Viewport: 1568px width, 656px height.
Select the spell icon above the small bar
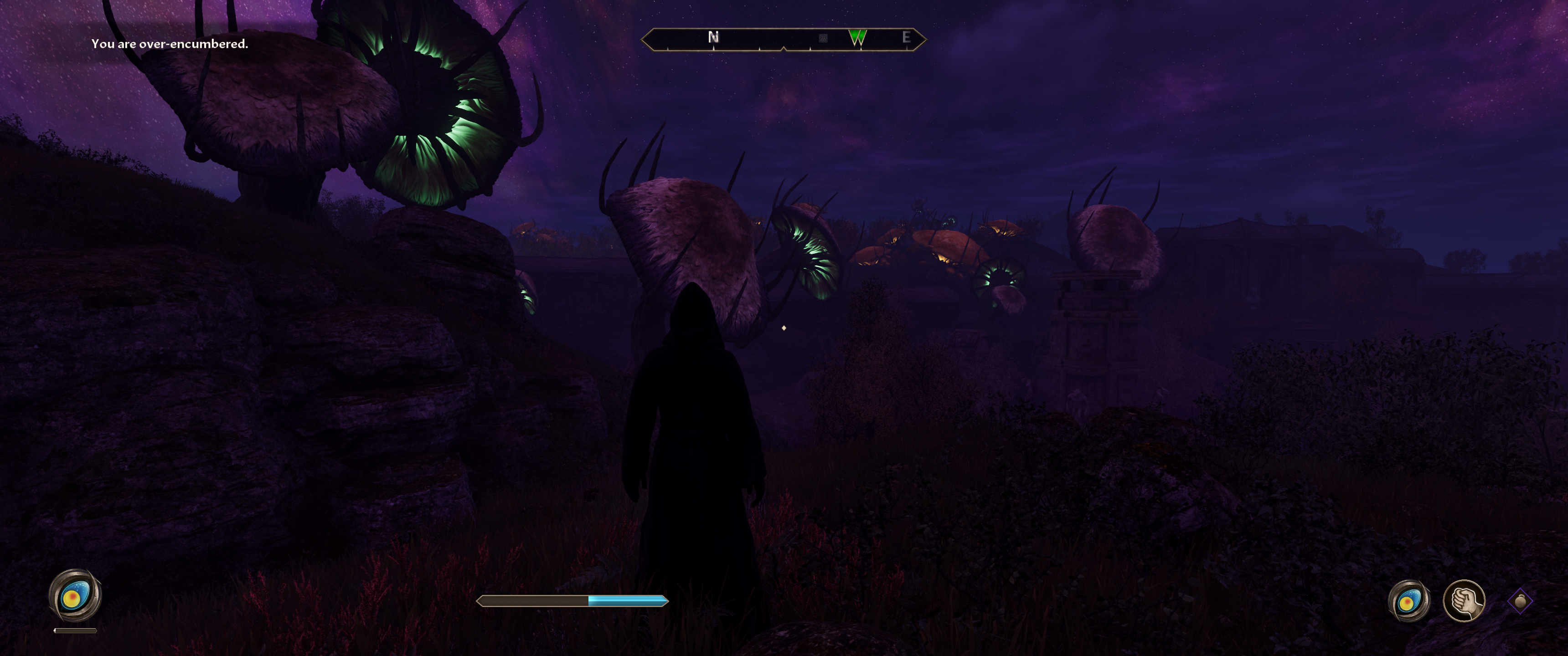75,596
